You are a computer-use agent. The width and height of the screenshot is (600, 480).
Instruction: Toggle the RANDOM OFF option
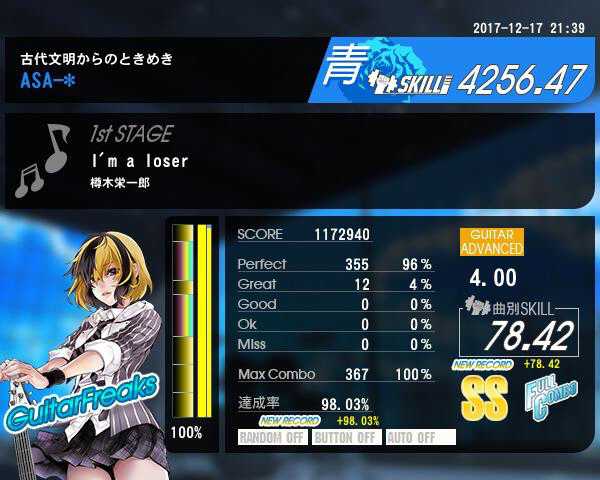(272, 437)
